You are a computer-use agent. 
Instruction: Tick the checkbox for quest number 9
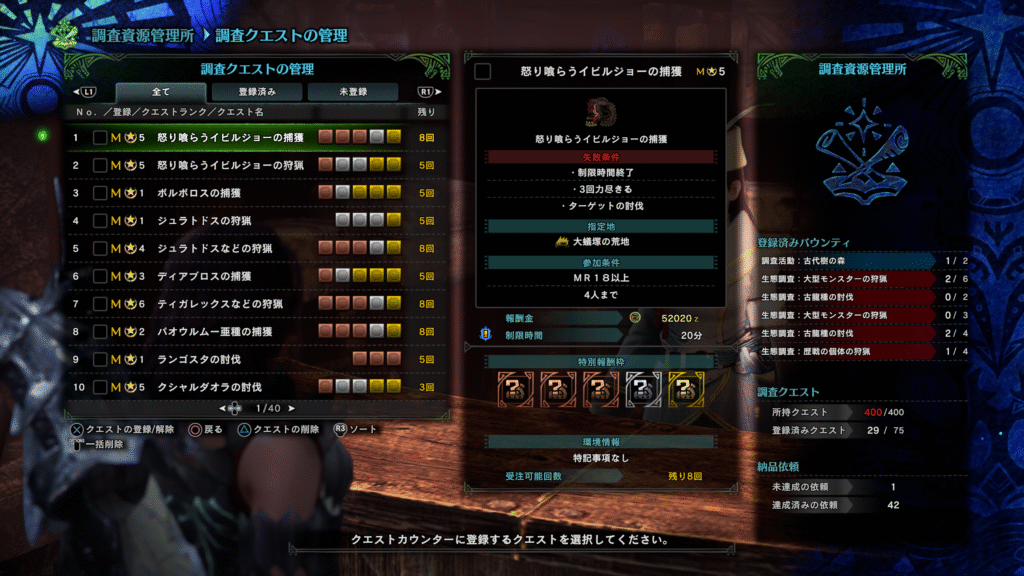(100, 359)
